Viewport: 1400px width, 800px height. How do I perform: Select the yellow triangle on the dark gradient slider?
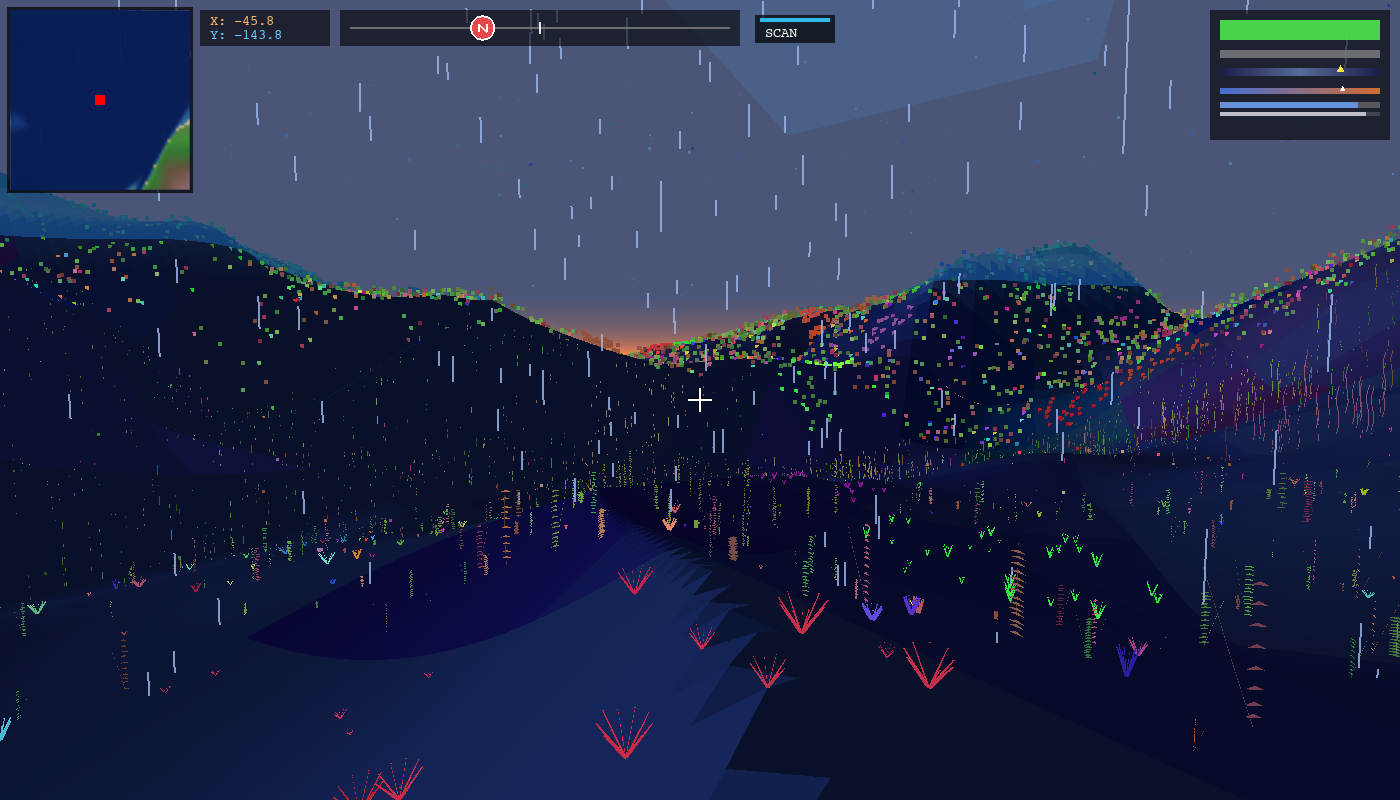pos(1341,70)
